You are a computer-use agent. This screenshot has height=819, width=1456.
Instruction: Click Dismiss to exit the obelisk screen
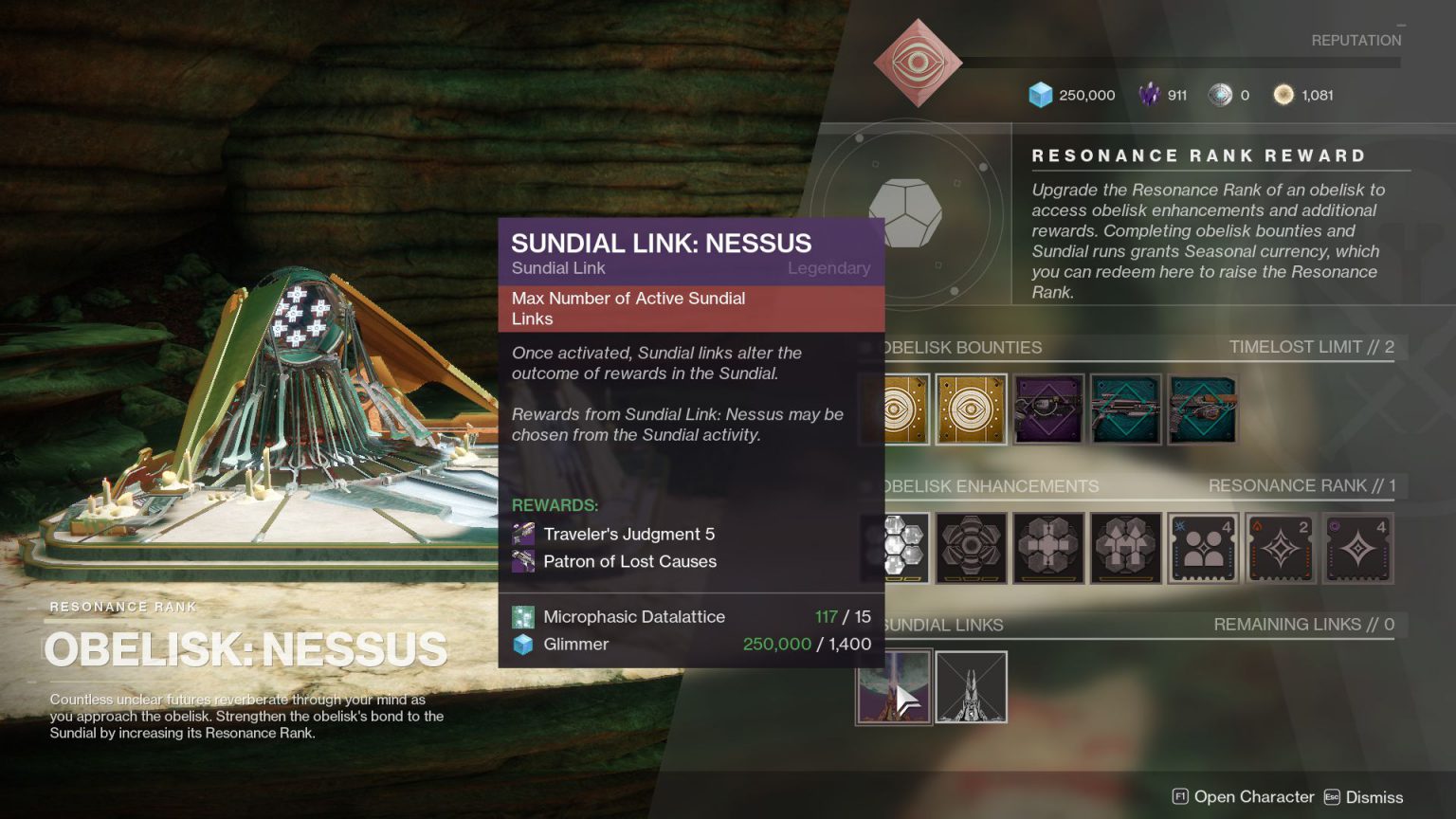(1374, 796)
